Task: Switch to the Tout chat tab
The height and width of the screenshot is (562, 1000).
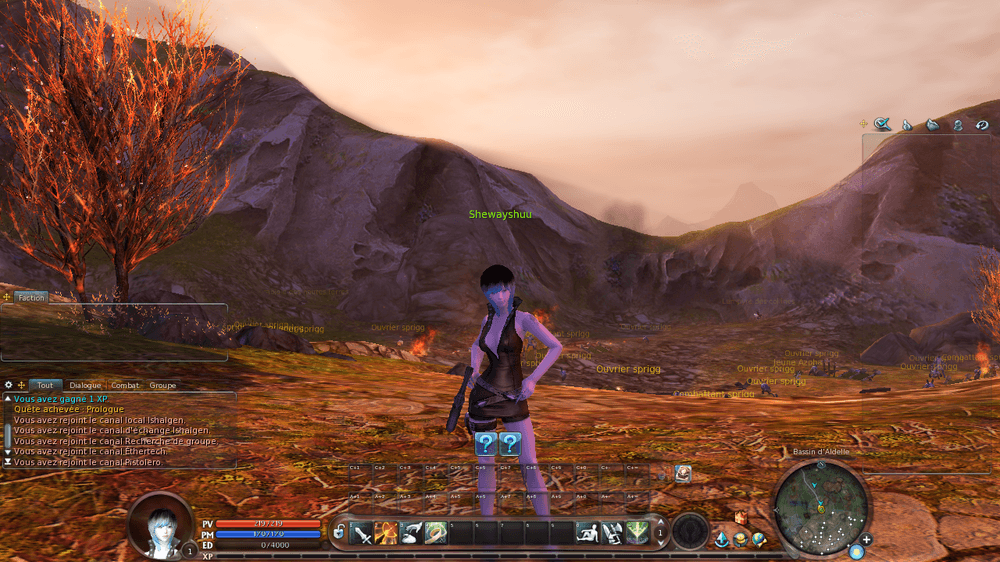Action: click(45, 385)
